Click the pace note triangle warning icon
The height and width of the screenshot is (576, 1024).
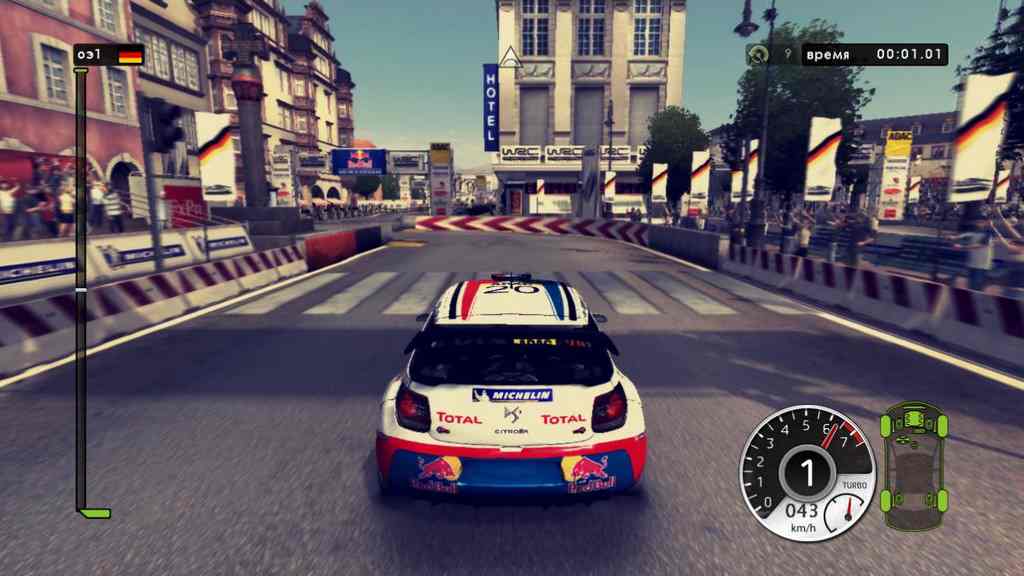(x=511, y=56)
